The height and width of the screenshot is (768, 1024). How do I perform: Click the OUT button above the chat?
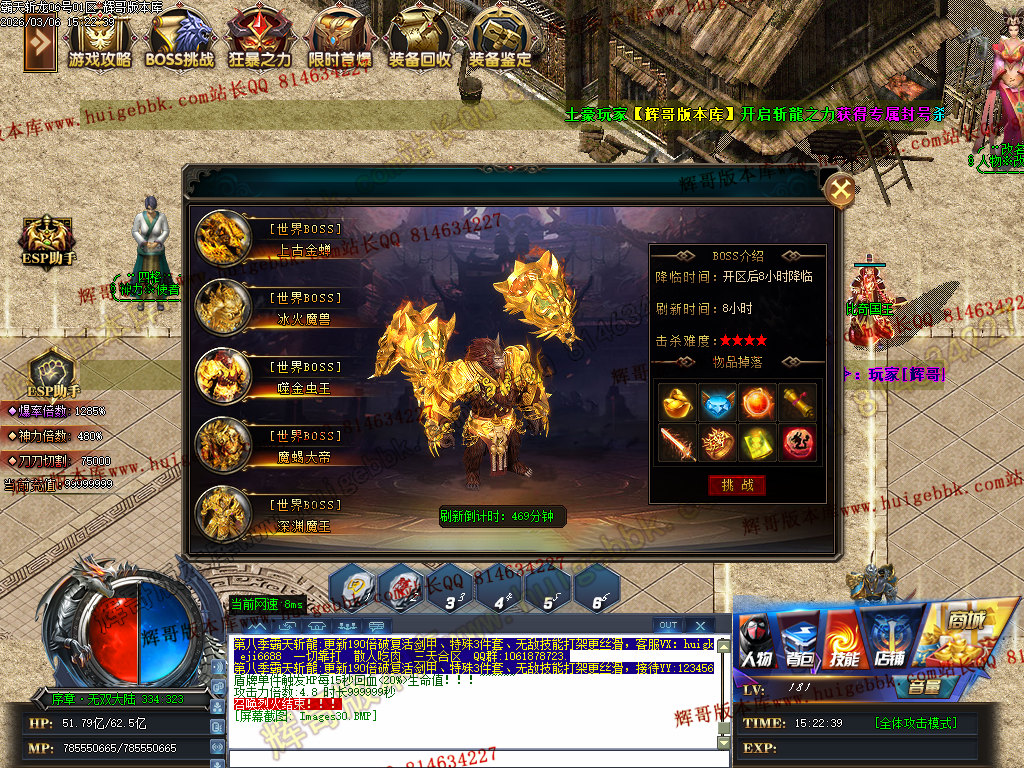click(668, 626)
